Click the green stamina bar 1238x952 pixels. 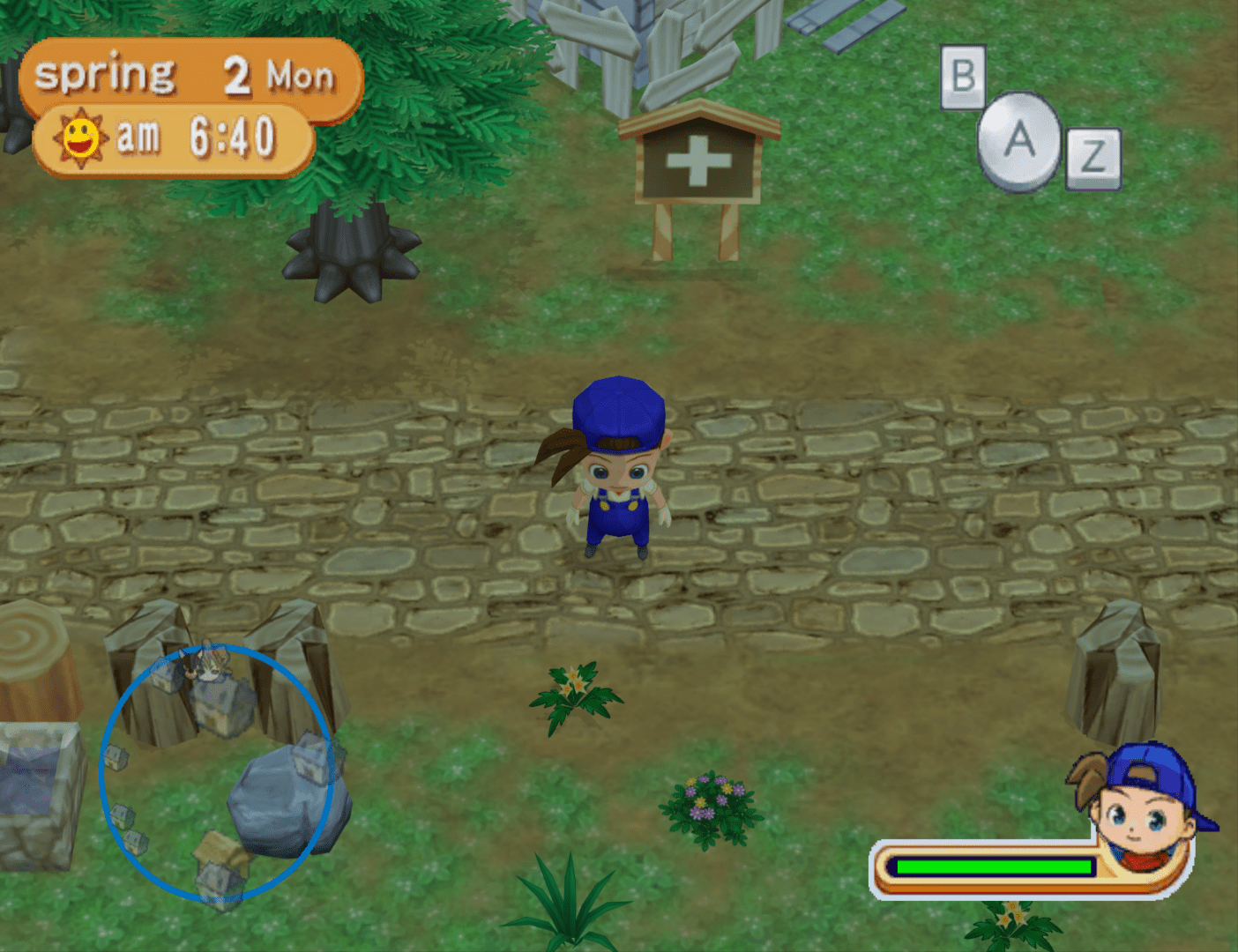tap(992, 867)
